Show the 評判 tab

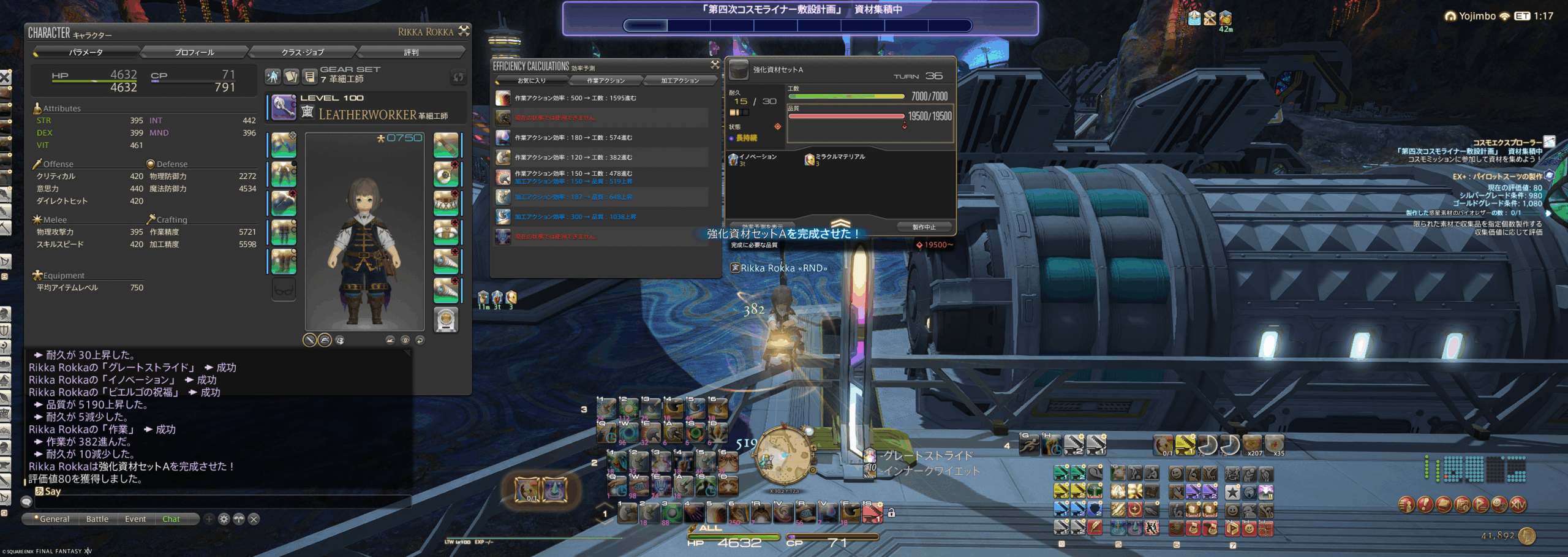tap(411, 53)
